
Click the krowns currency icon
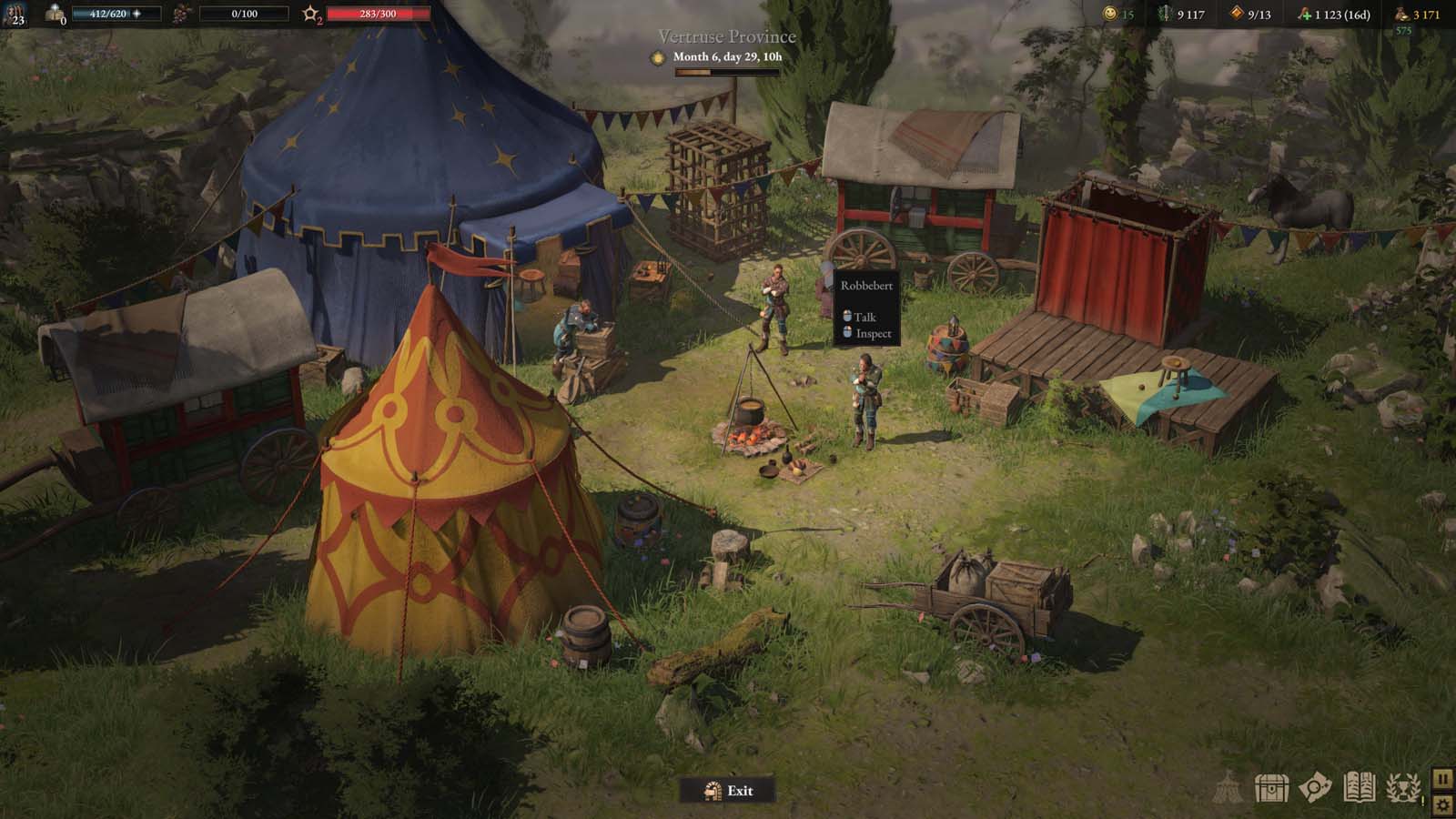[x=1400, y=14]
